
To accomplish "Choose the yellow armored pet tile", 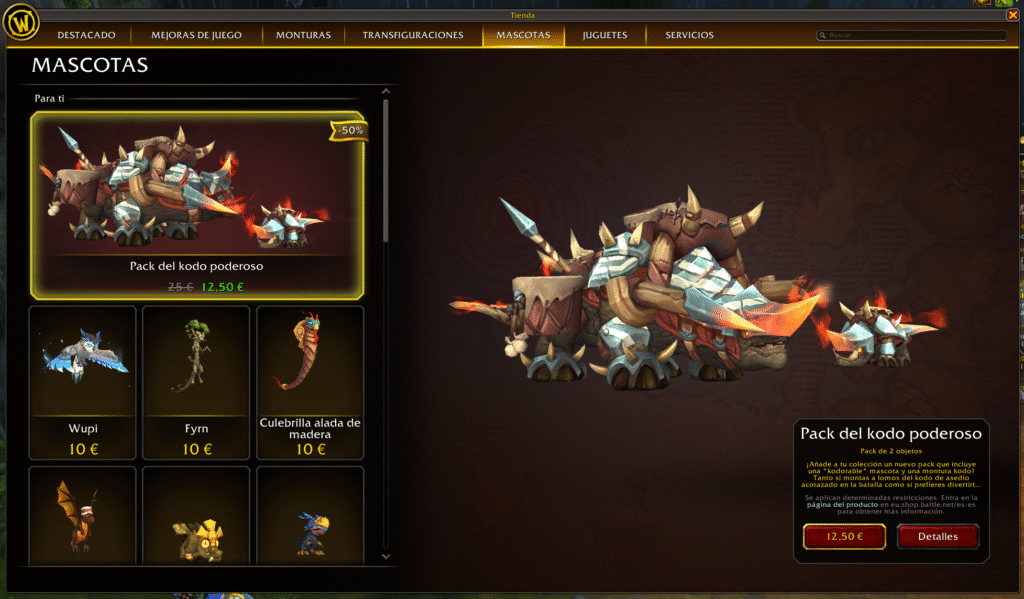I will (x=196, y=515).
